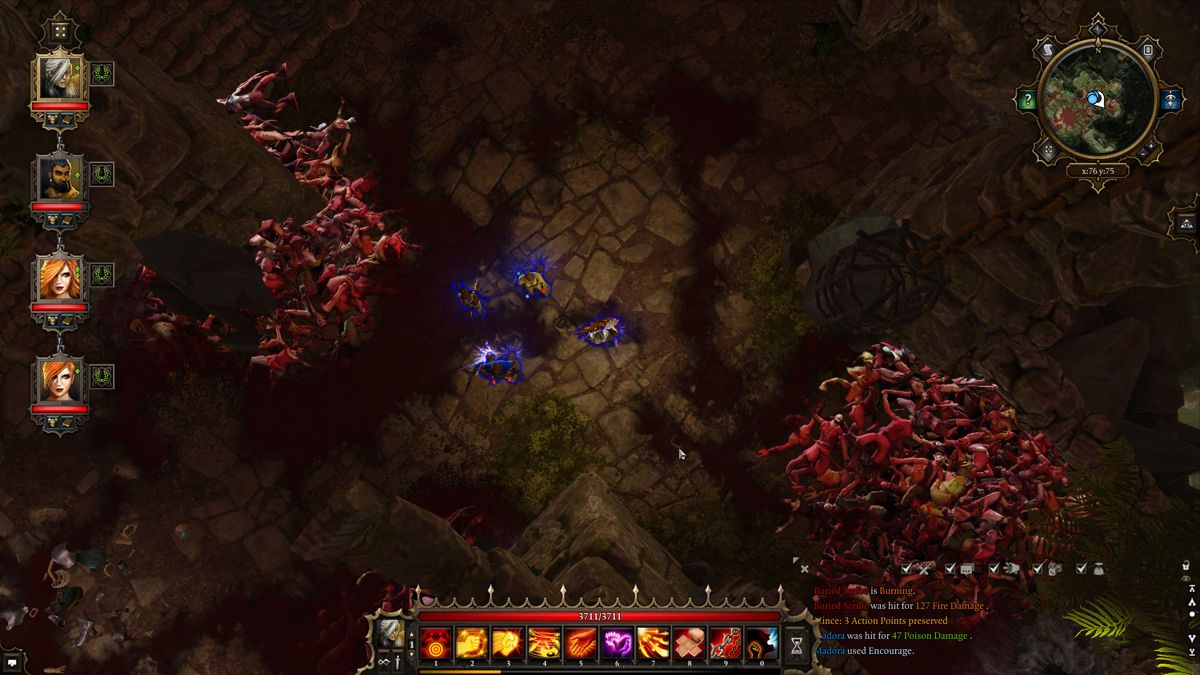The image size is (1200, 675).
Task: Activate the crossed bandages healing skill
Action: [x=689, y=645]
